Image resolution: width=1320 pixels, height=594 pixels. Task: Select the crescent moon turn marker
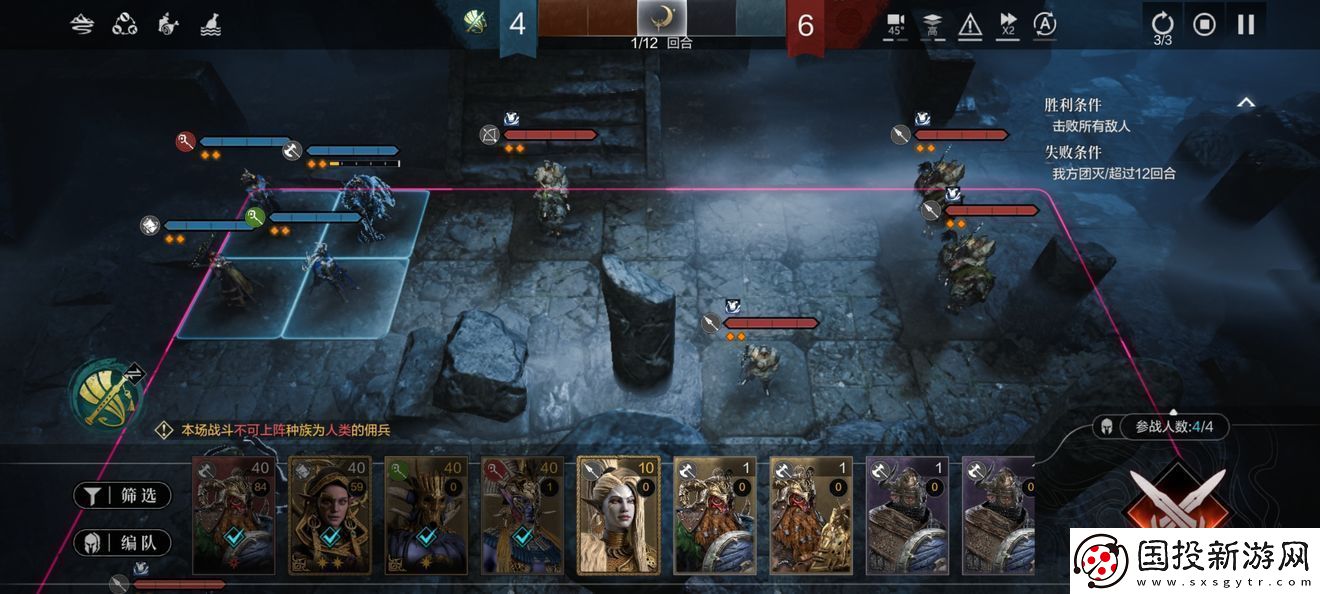pyautogui.click(x=661, y=17)
